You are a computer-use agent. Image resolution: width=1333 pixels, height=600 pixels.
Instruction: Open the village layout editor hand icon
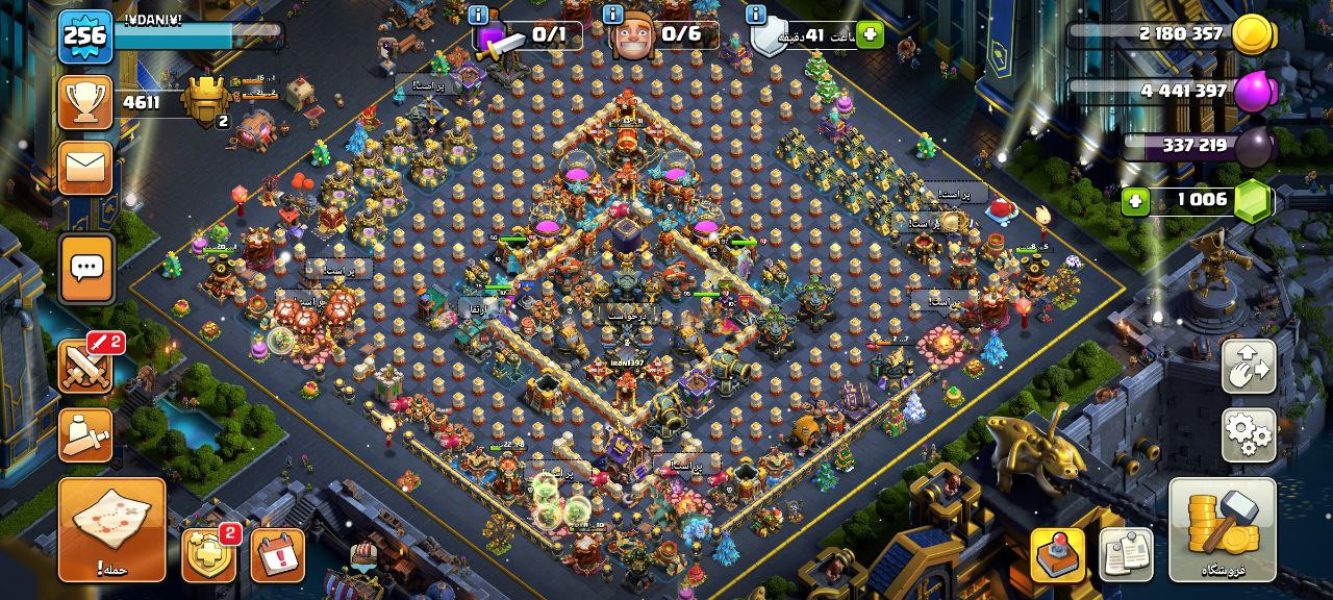[x=1248, y=366]
